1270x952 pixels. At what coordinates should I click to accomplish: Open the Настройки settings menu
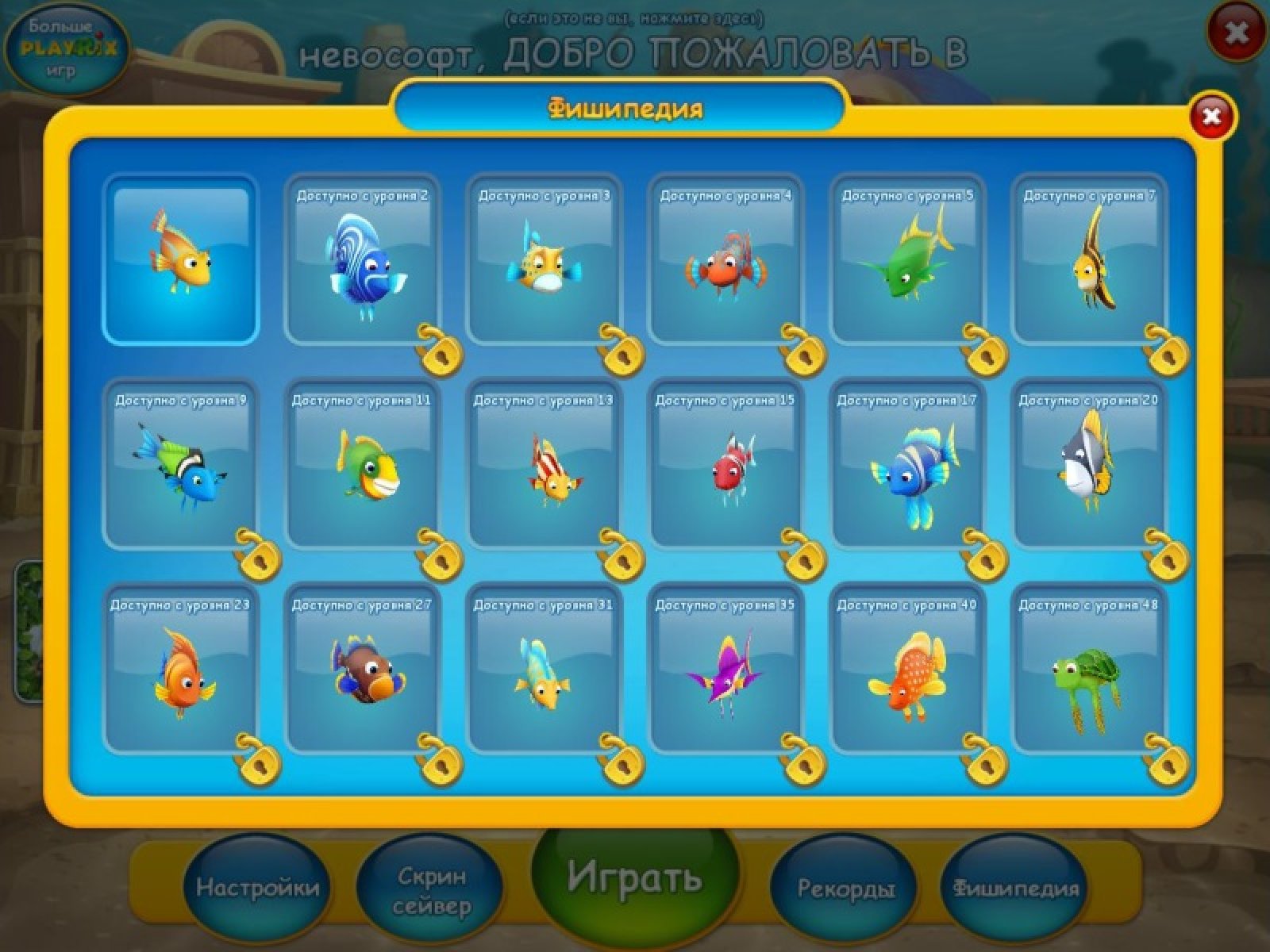point(257,888)
